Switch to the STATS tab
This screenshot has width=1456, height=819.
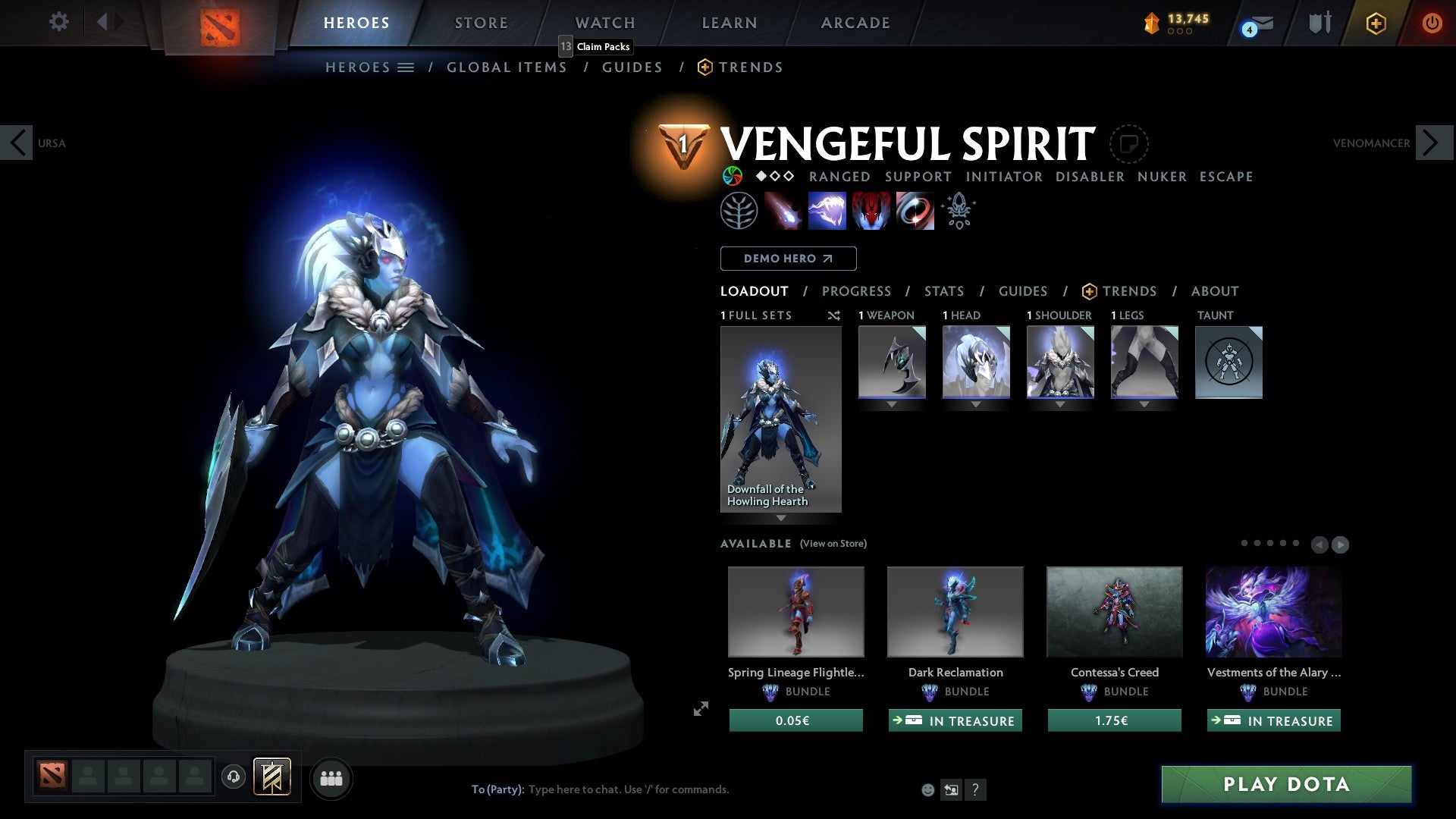[x=943, y=291]
